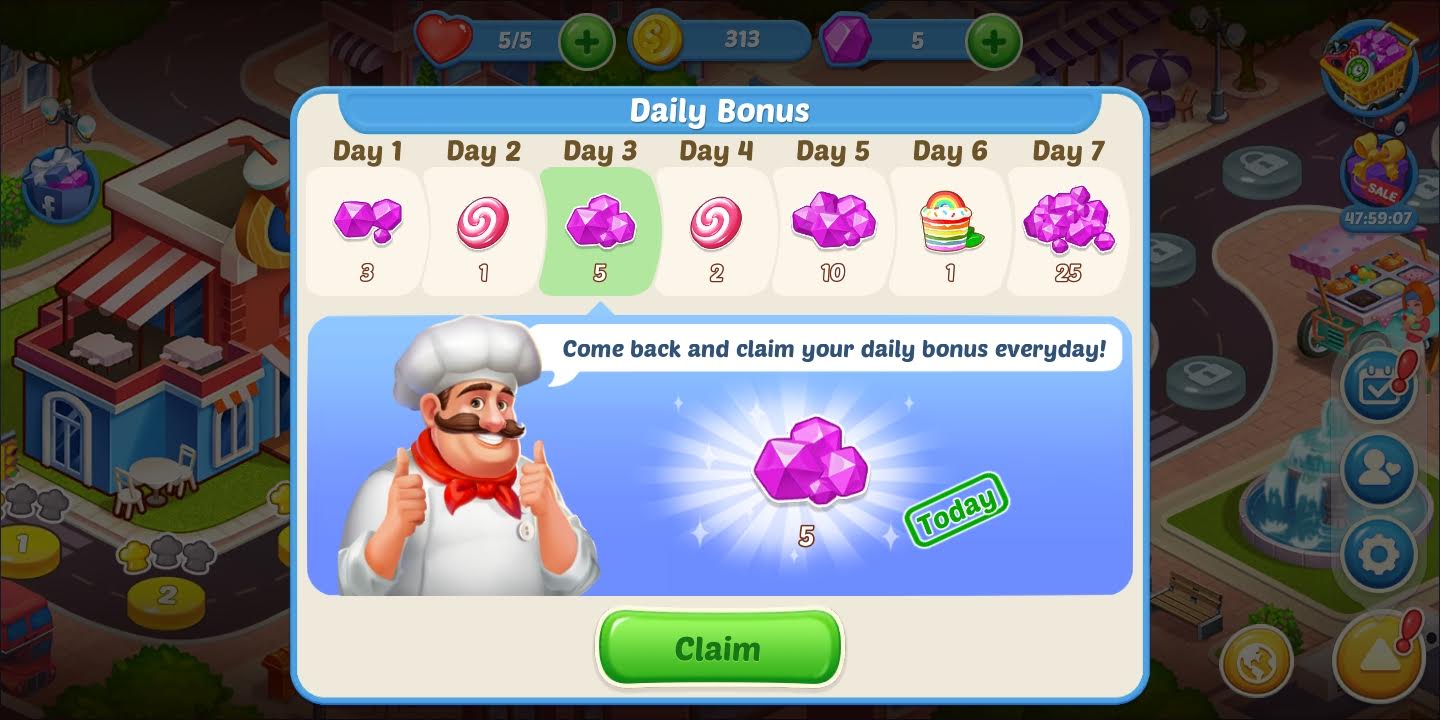Tap the heart lives icon in top bar
Screen dimensions: 1440x720
(x=443, y=42)
